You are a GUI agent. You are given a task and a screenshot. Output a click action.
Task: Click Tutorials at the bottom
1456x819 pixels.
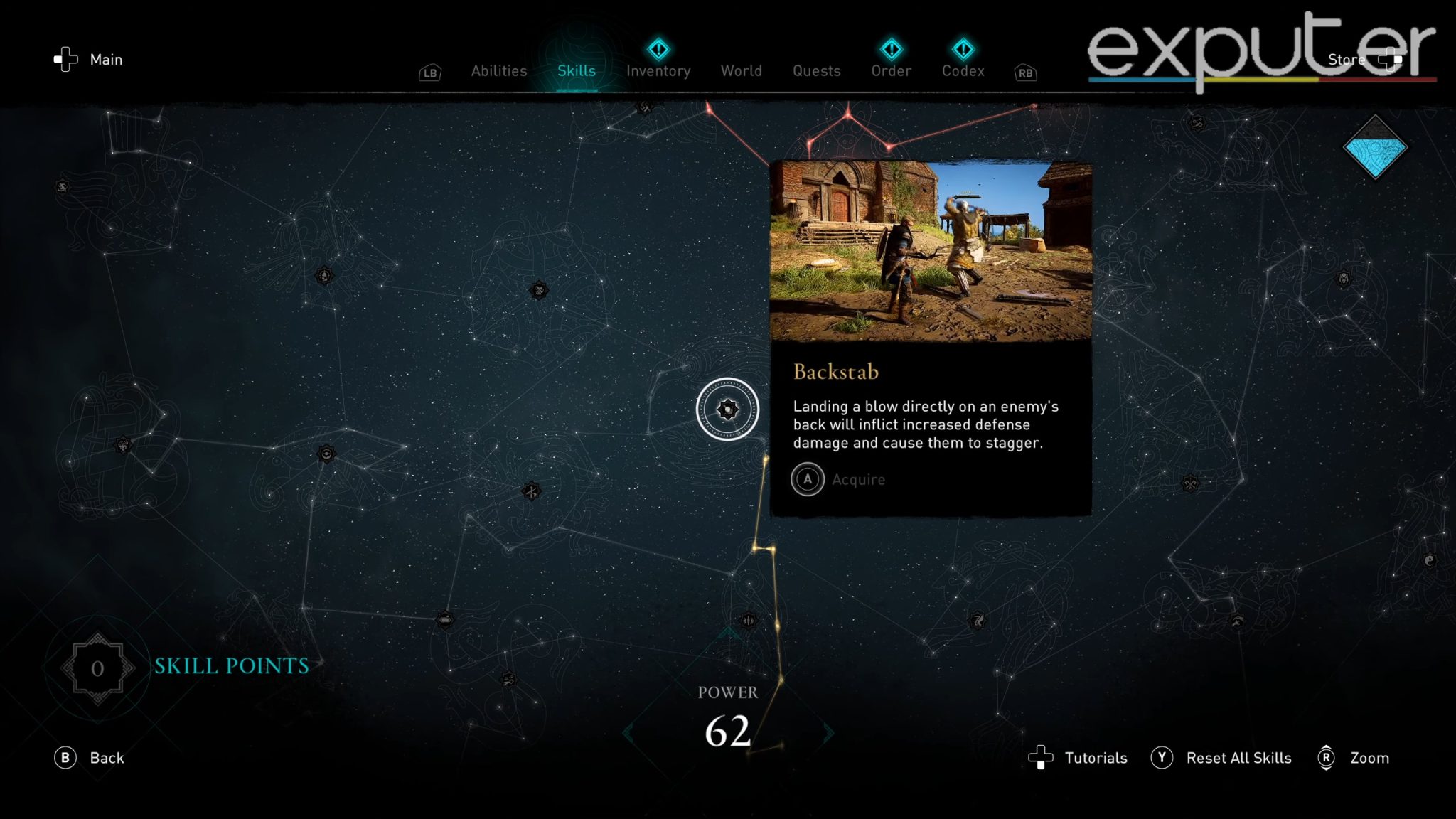point(1096,758)
